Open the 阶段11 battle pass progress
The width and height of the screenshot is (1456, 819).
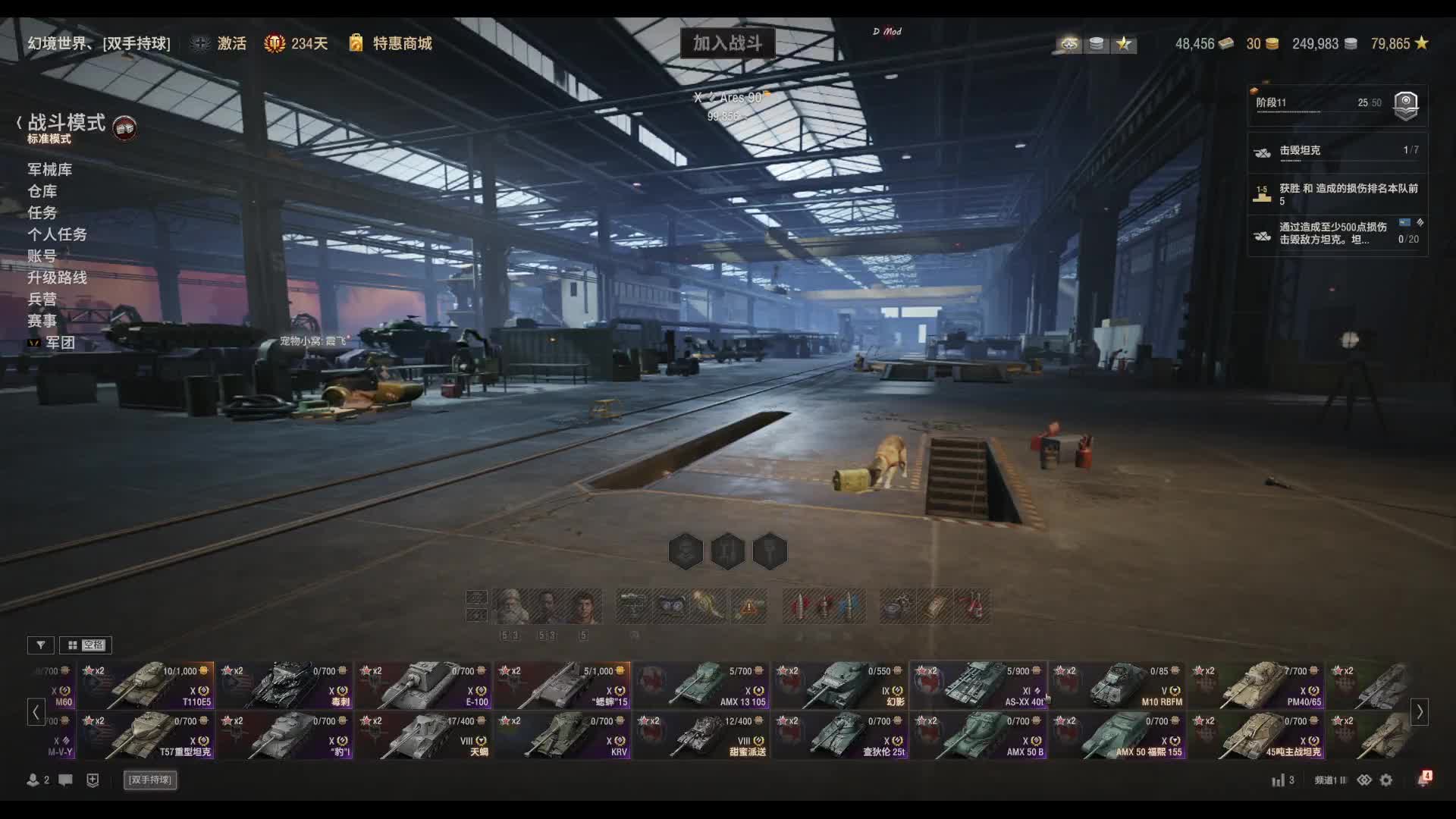(1338, 104)
